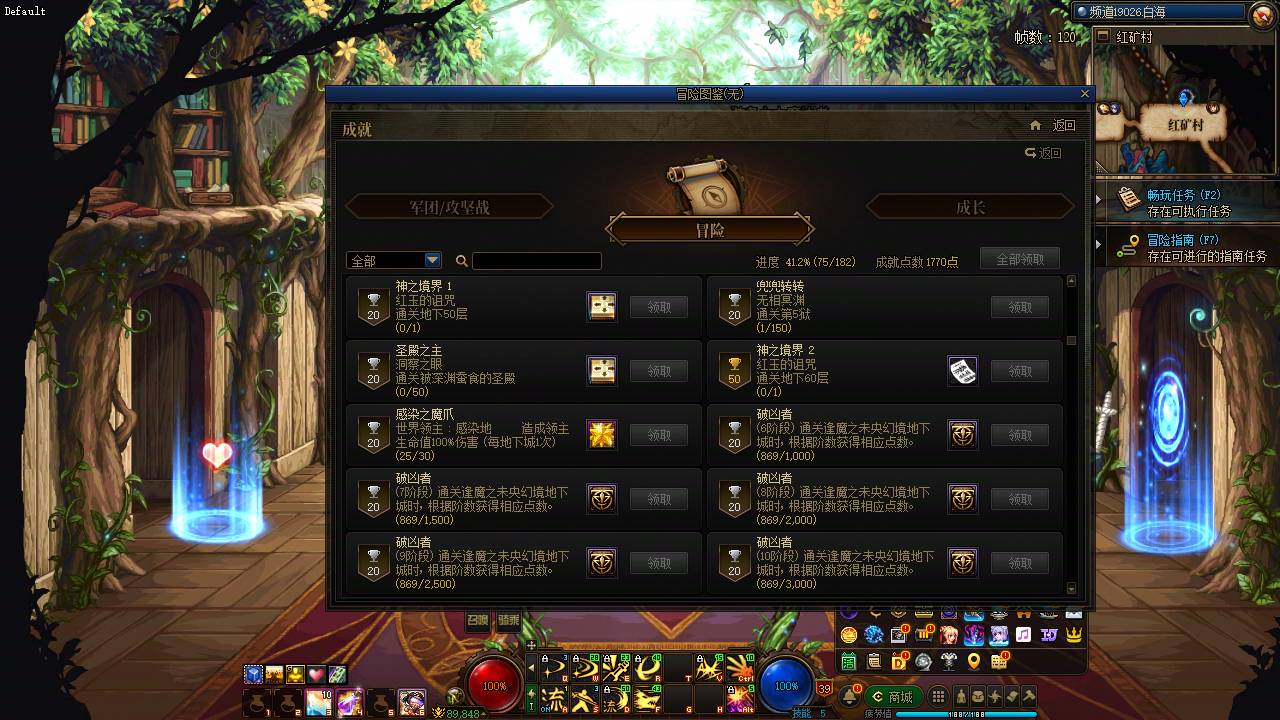Click the yellow location pin icon
The width and height of the screenshot is (1280, 720).
(974, 661)
